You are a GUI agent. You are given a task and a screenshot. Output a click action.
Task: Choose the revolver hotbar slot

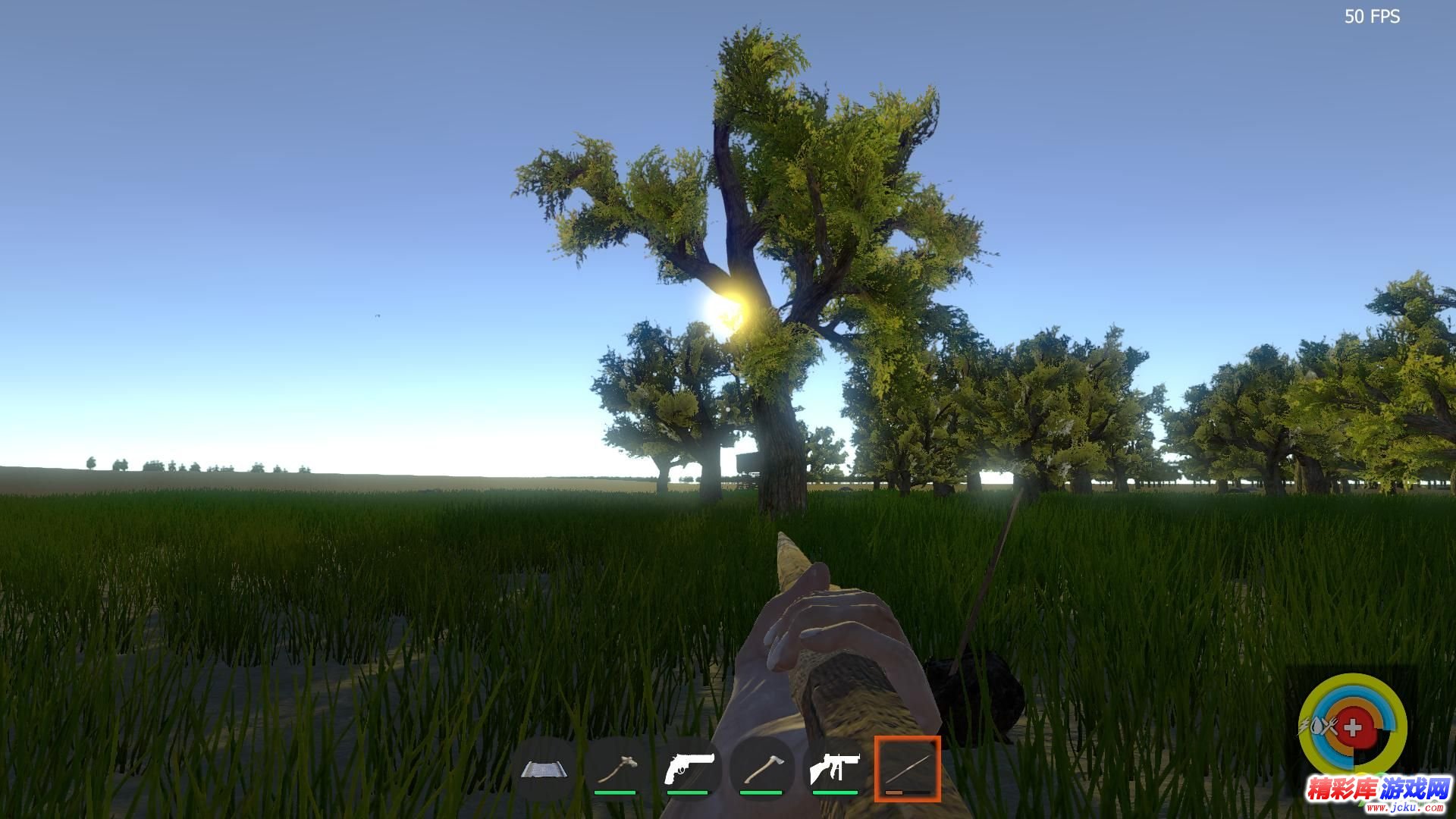coord(688,770)
